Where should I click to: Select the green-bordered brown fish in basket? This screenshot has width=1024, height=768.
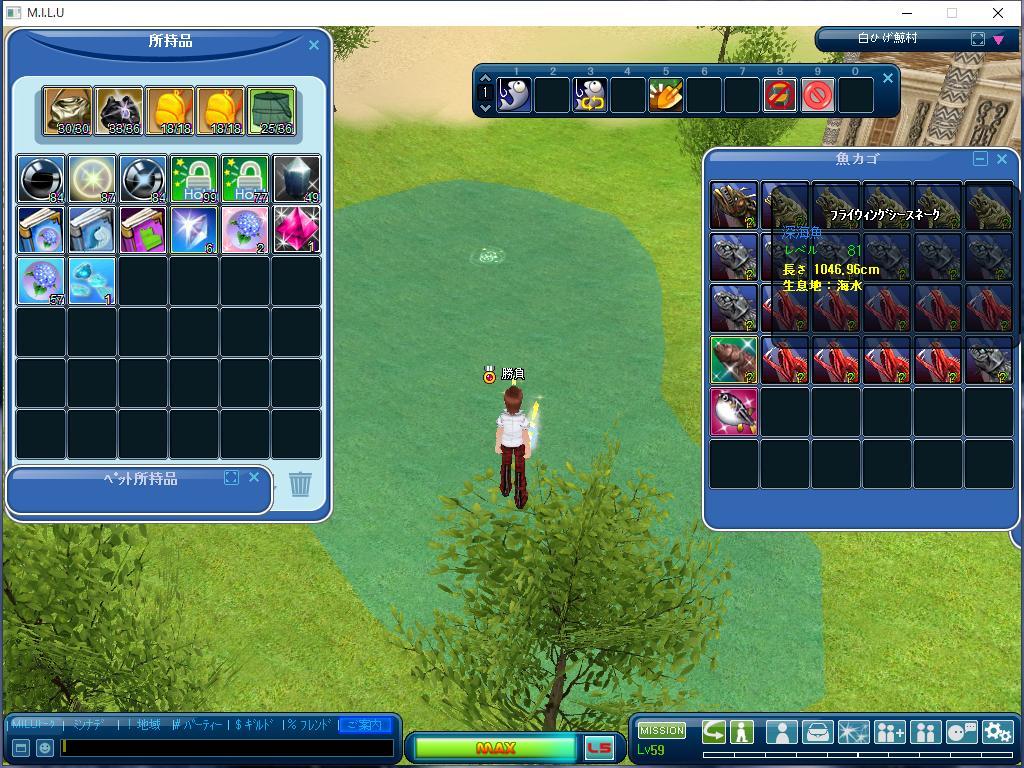point(734,360)
